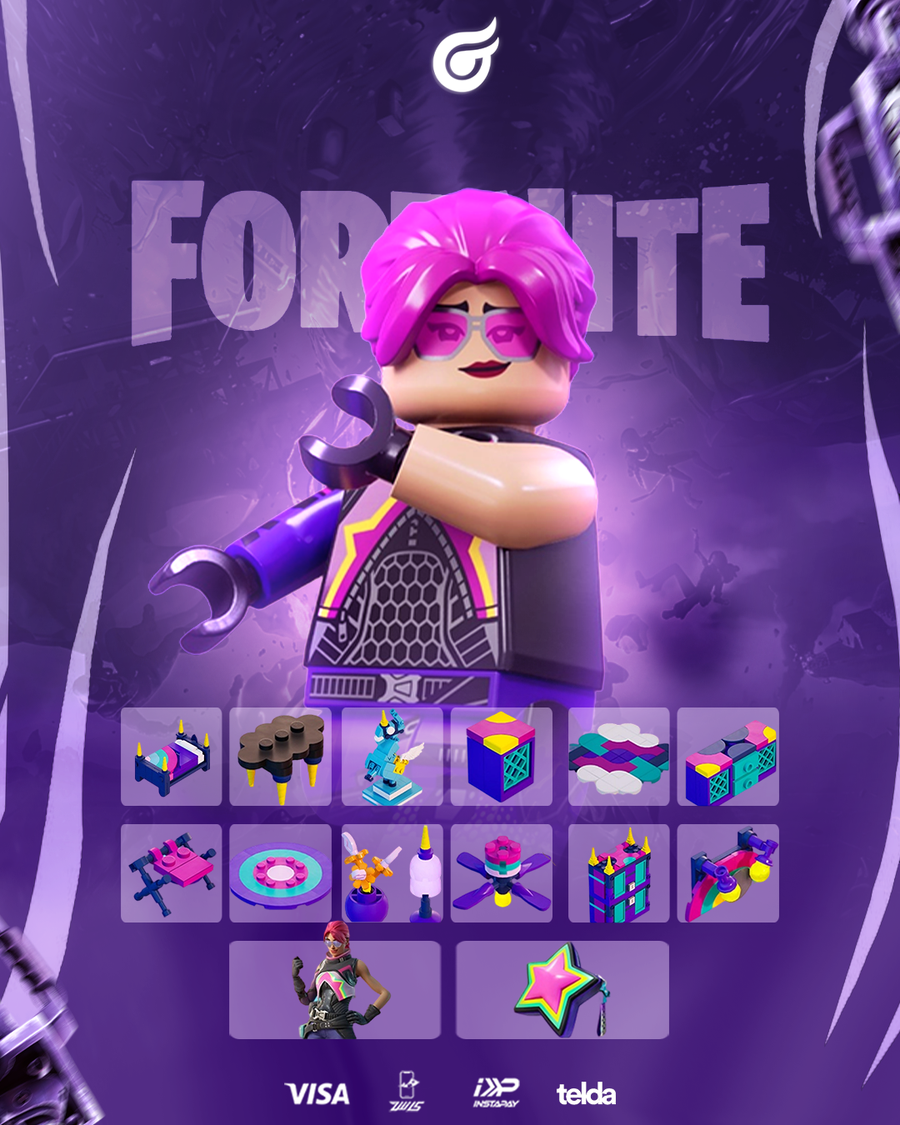Select the flower vase and lamp tile

392,873
